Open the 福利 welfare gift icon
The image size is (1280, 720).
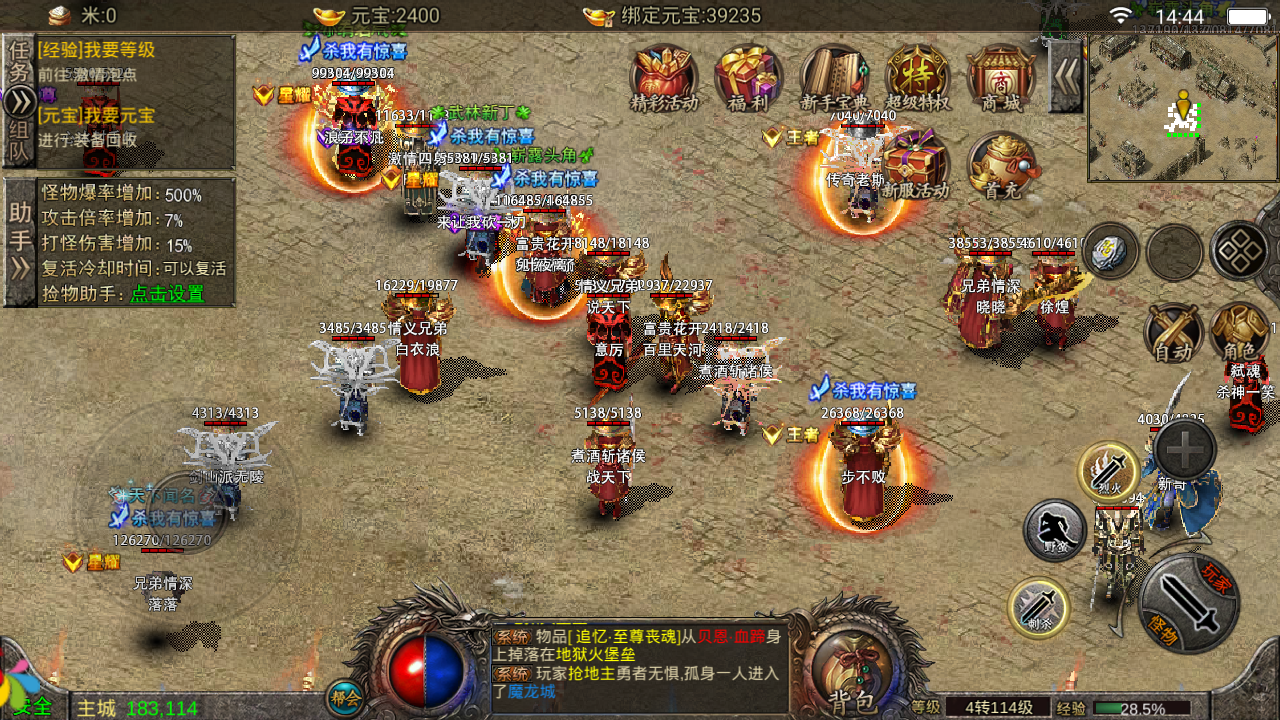(748, 76)
